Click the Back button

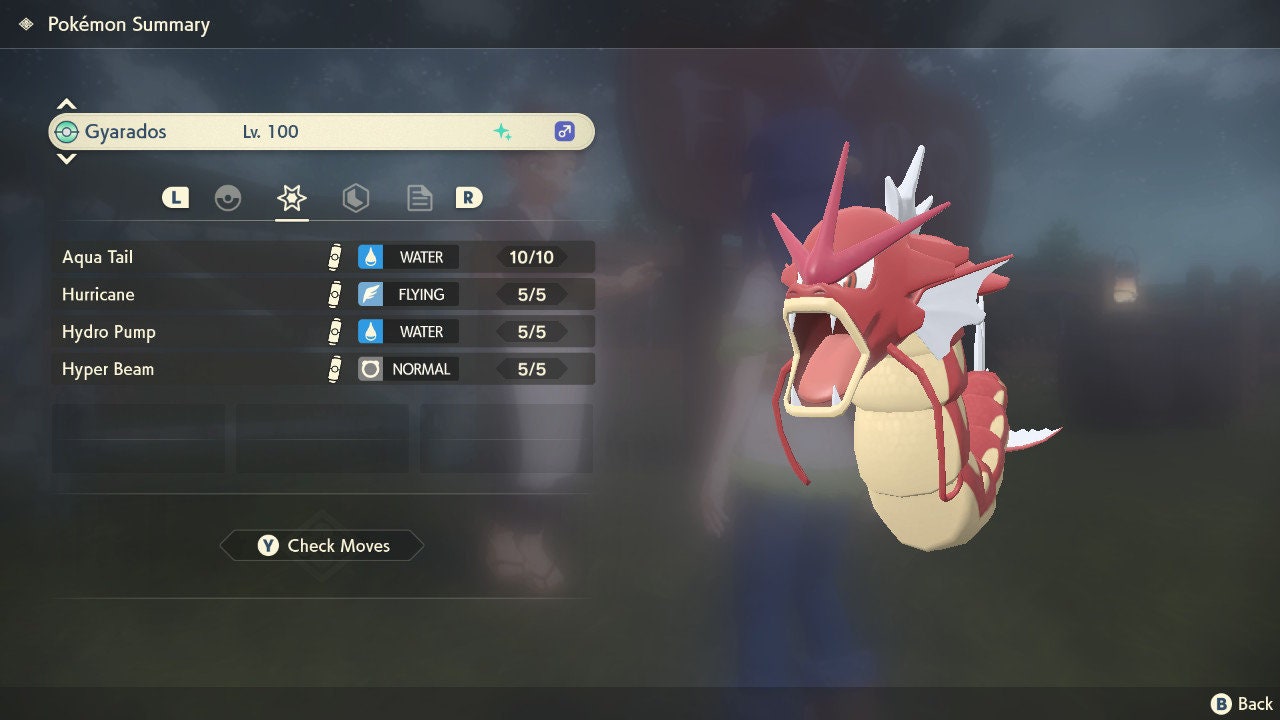[x=1242, y=704]
